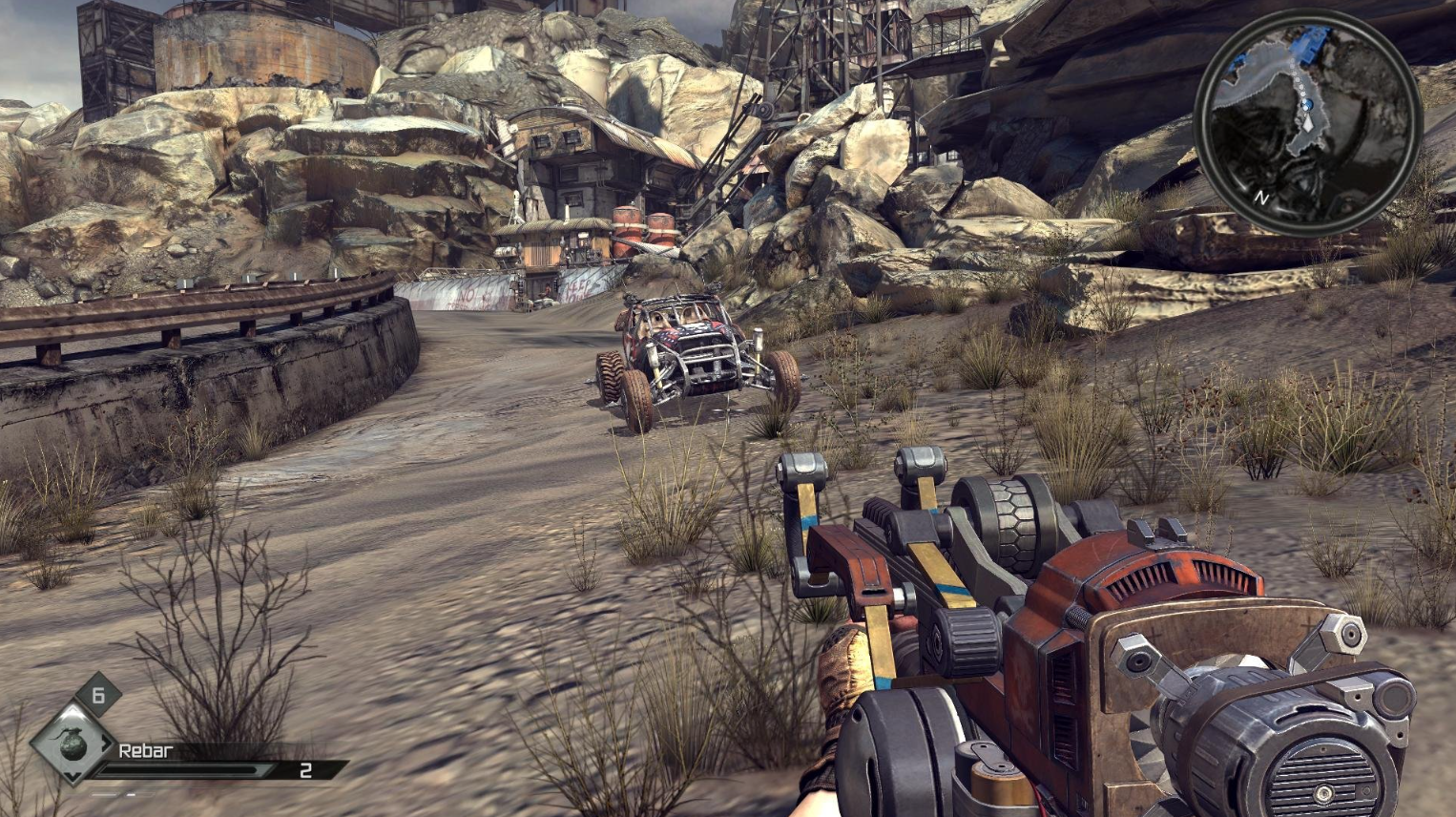
Task: Open next item using the right chevron beside grenade
Action: (107, 744)
